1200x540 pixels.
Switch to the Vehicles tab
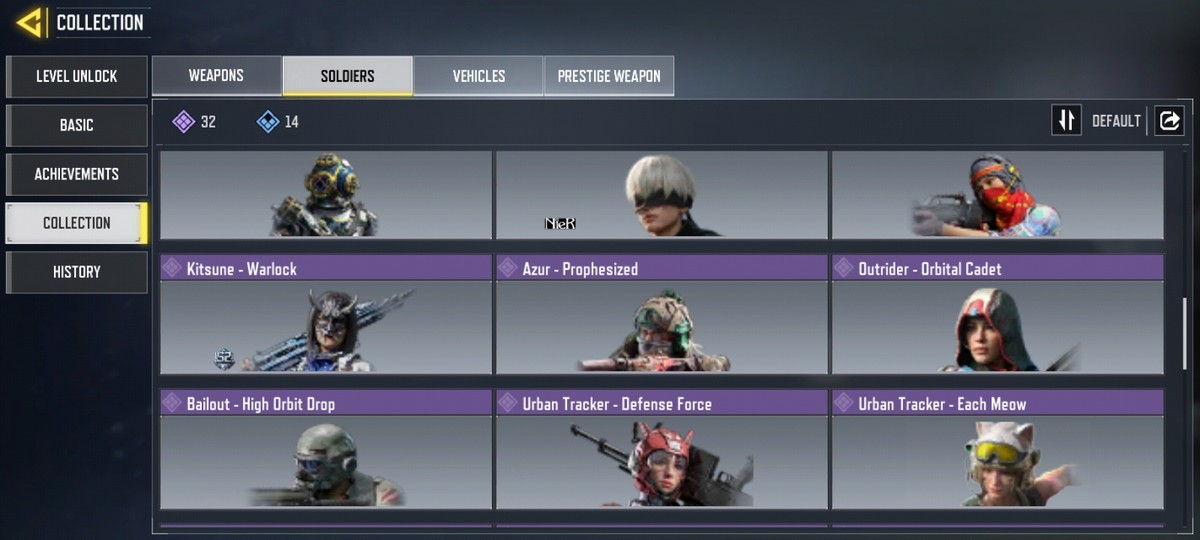tap(479, 76)
